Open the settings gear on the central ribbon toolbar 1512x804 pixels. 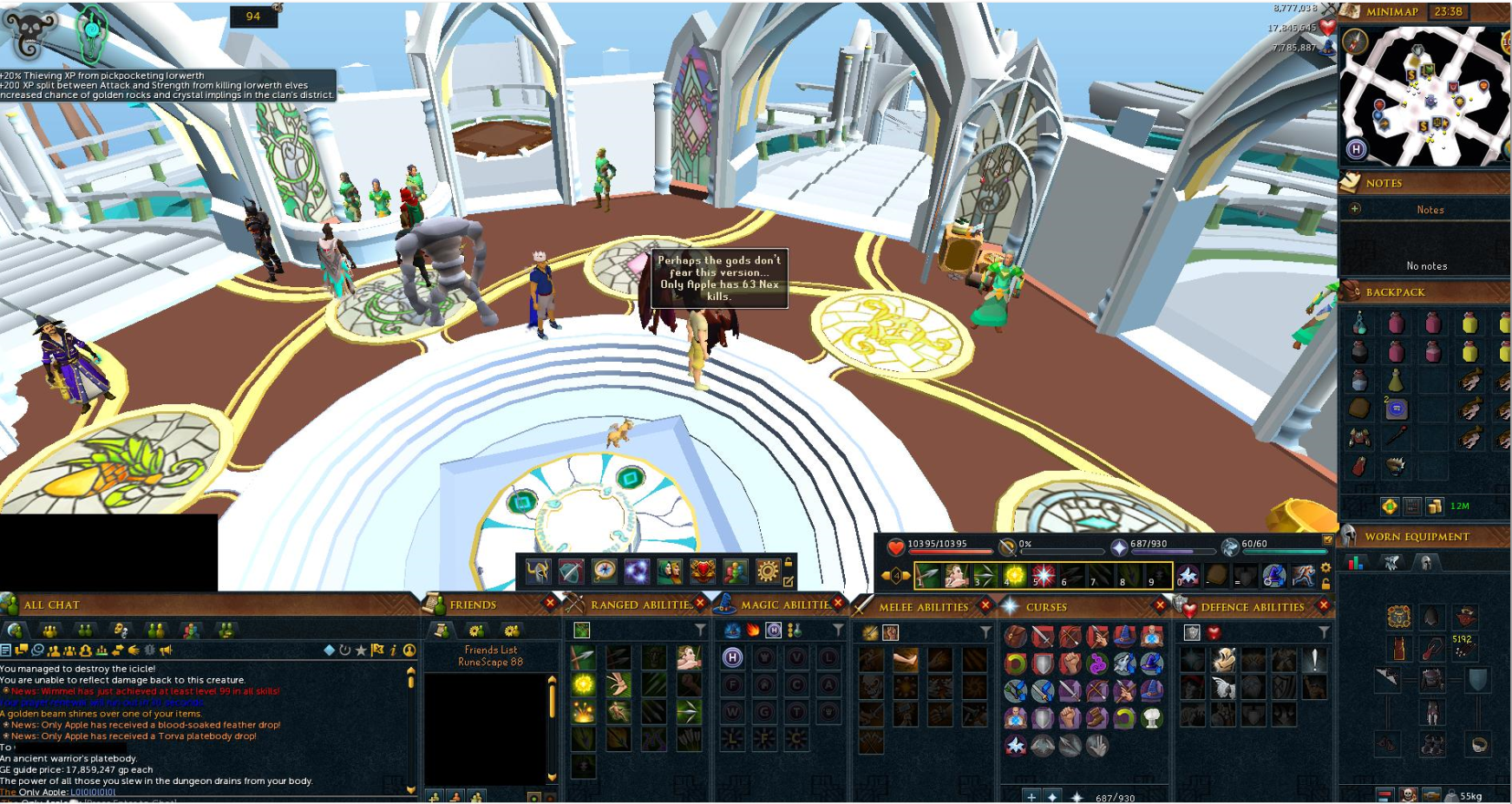(766, 569)
